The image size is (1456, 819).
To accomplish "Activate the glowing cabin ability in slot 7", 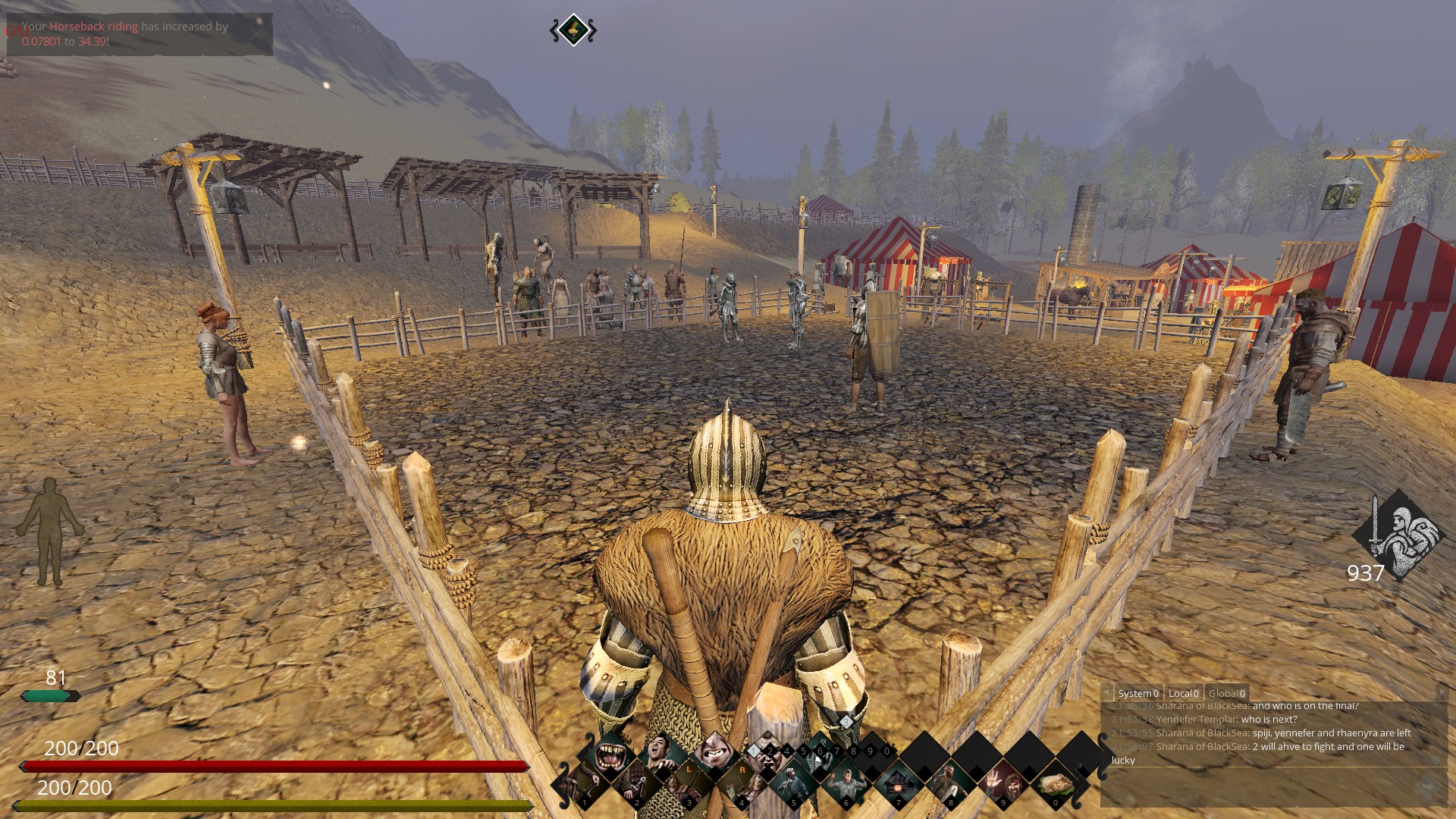I will pos(898,783).
